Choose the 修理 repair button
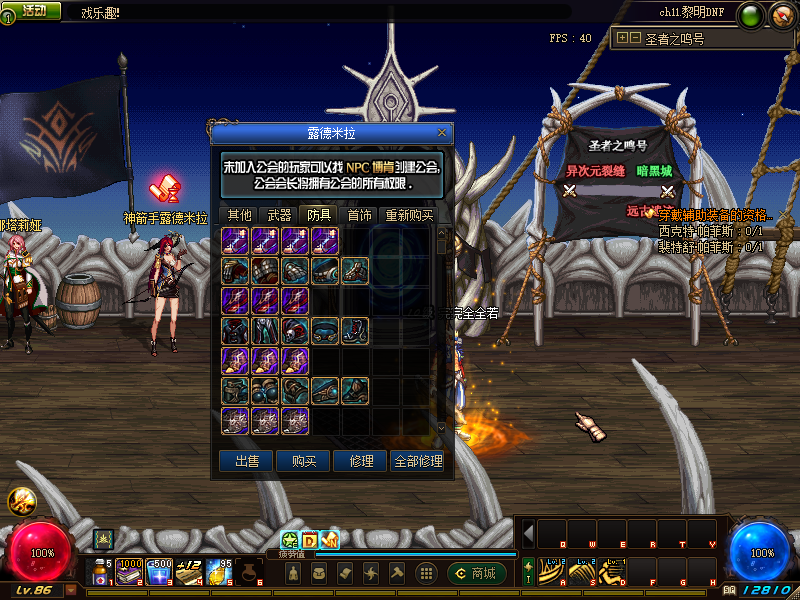Screen dimensions: 800x600 coord(361,461)
